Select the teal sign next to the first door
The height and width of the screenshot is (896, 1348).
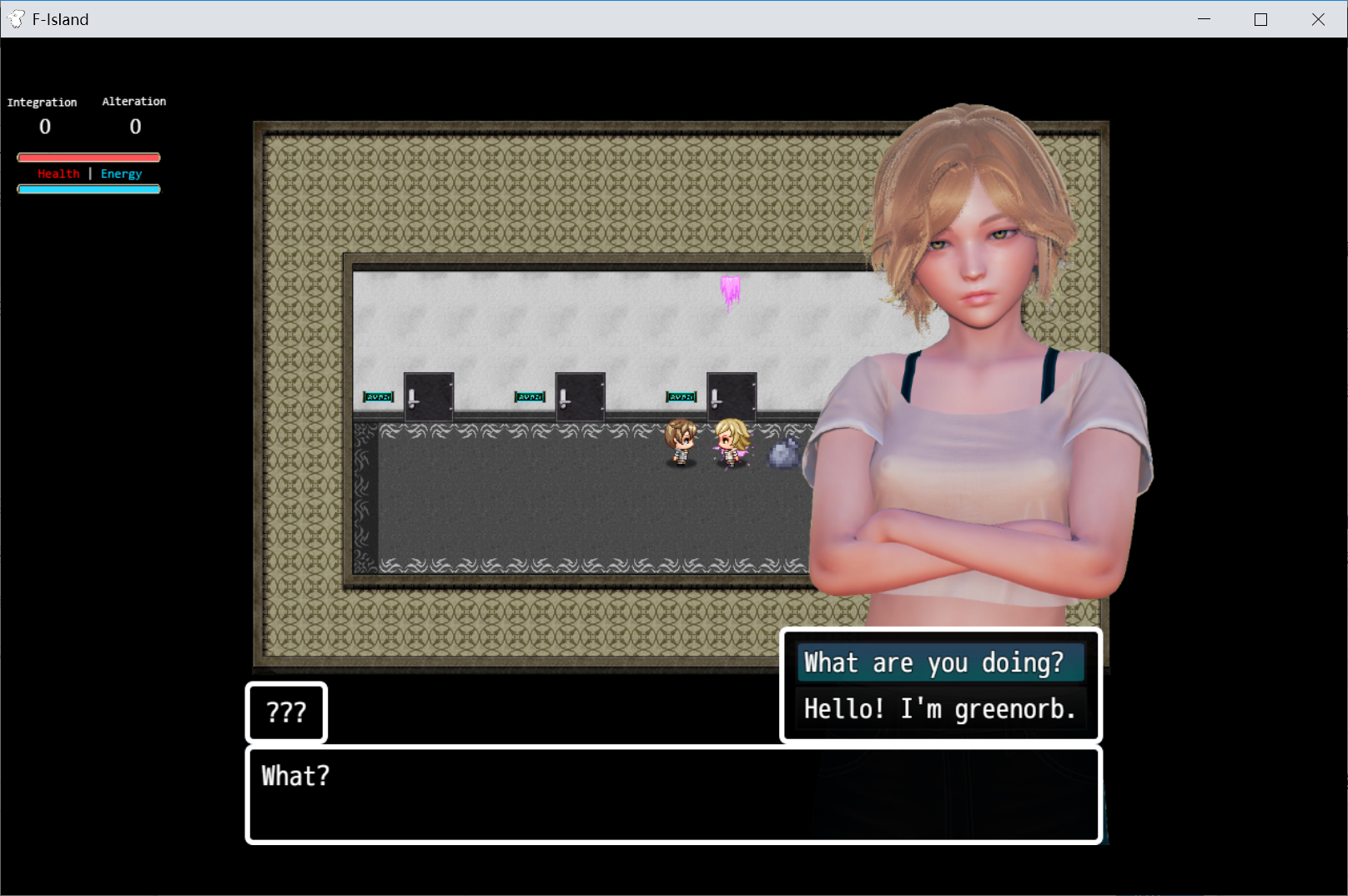coord(379,396)
